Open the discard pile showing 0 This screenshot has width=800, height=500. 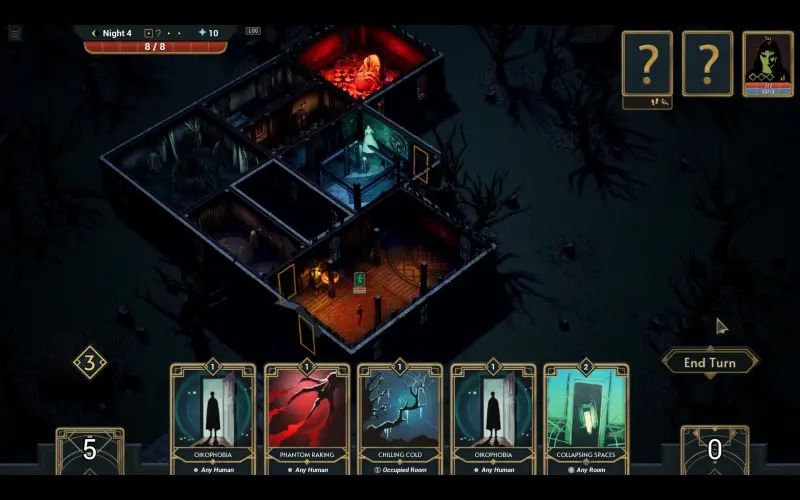pos(714,452)
